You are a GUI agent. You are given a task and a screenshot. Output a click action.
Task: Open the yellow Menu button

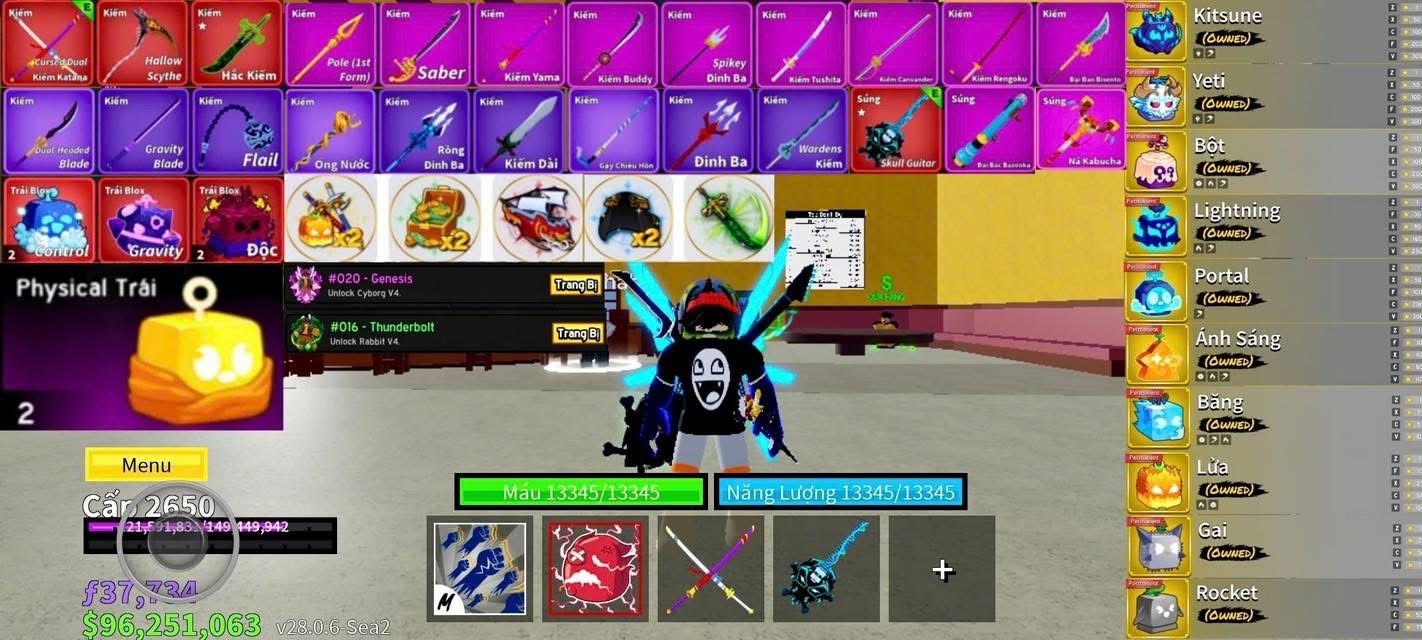click(146, 465)
